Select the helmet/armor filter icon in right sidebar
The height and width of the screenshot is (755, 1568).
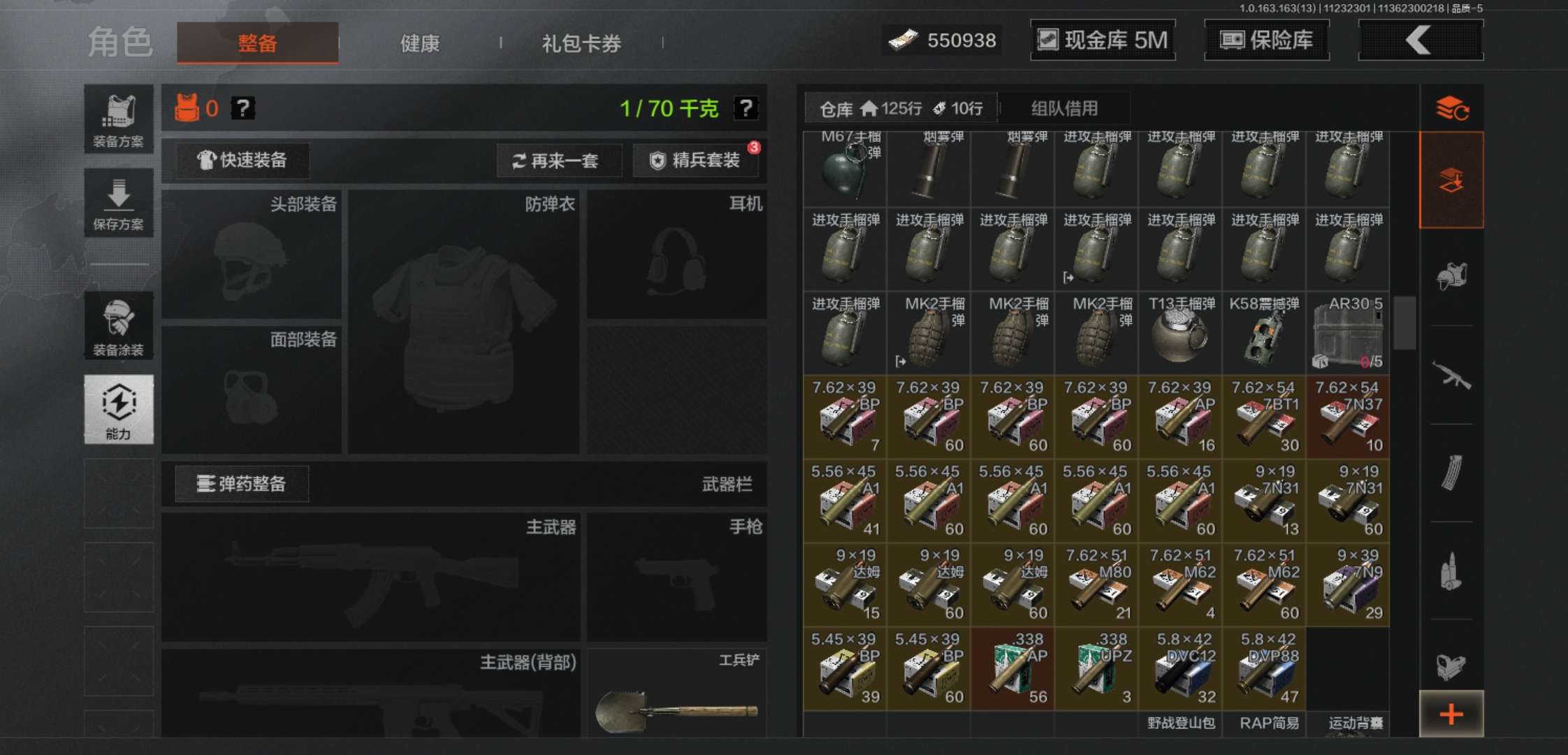[1452, 276]
